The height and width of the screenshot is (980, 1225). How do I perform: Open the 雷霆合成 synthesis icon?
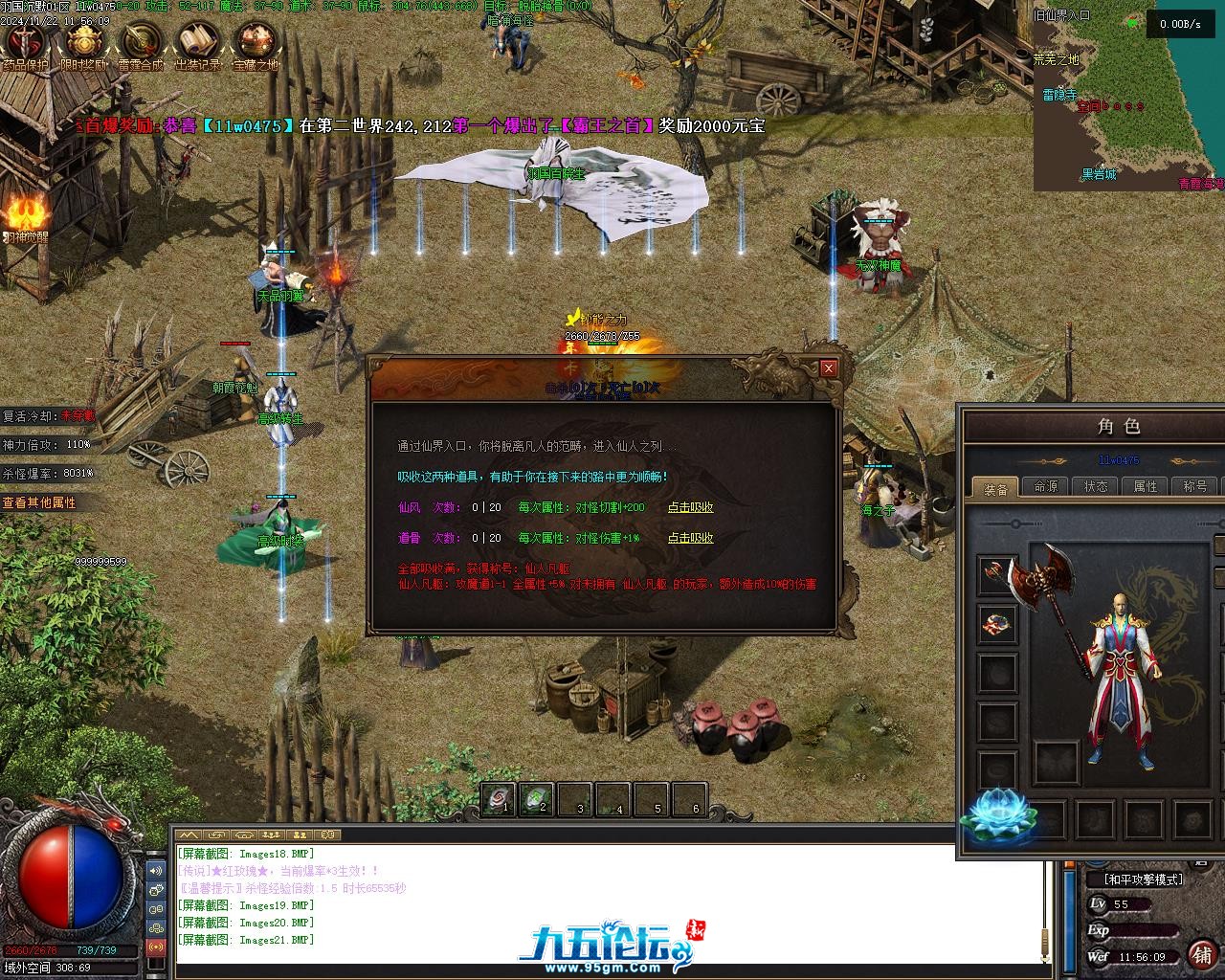[x=140, y=42]
